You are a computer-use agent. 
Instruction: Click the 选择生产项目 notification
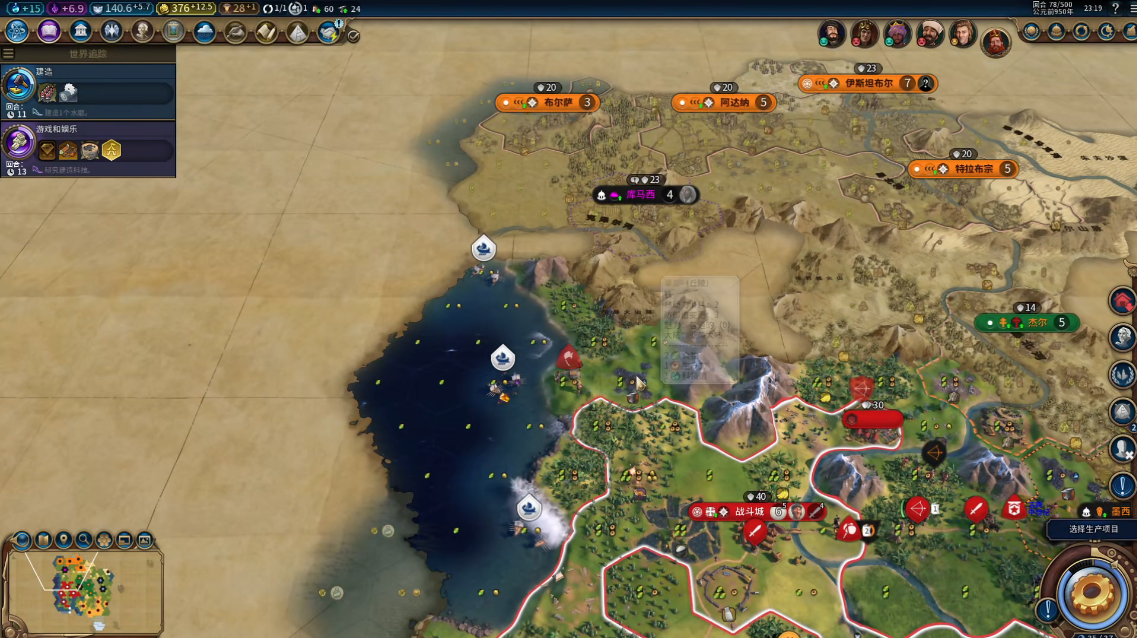pos(1092,528)
